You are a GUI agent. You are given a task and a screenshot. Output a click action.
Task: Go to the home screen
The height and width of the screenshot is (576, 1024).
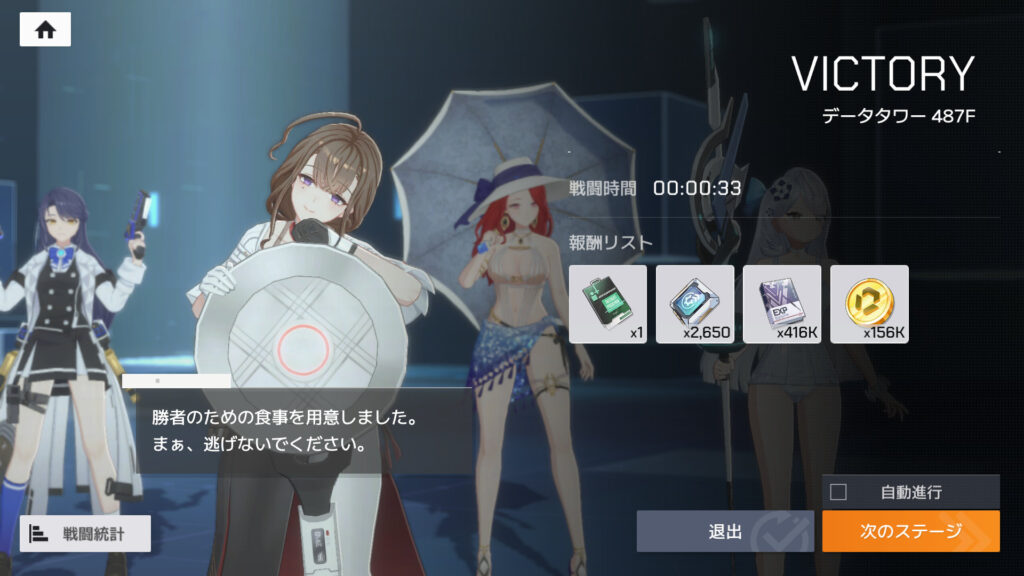tap(45, 30)
